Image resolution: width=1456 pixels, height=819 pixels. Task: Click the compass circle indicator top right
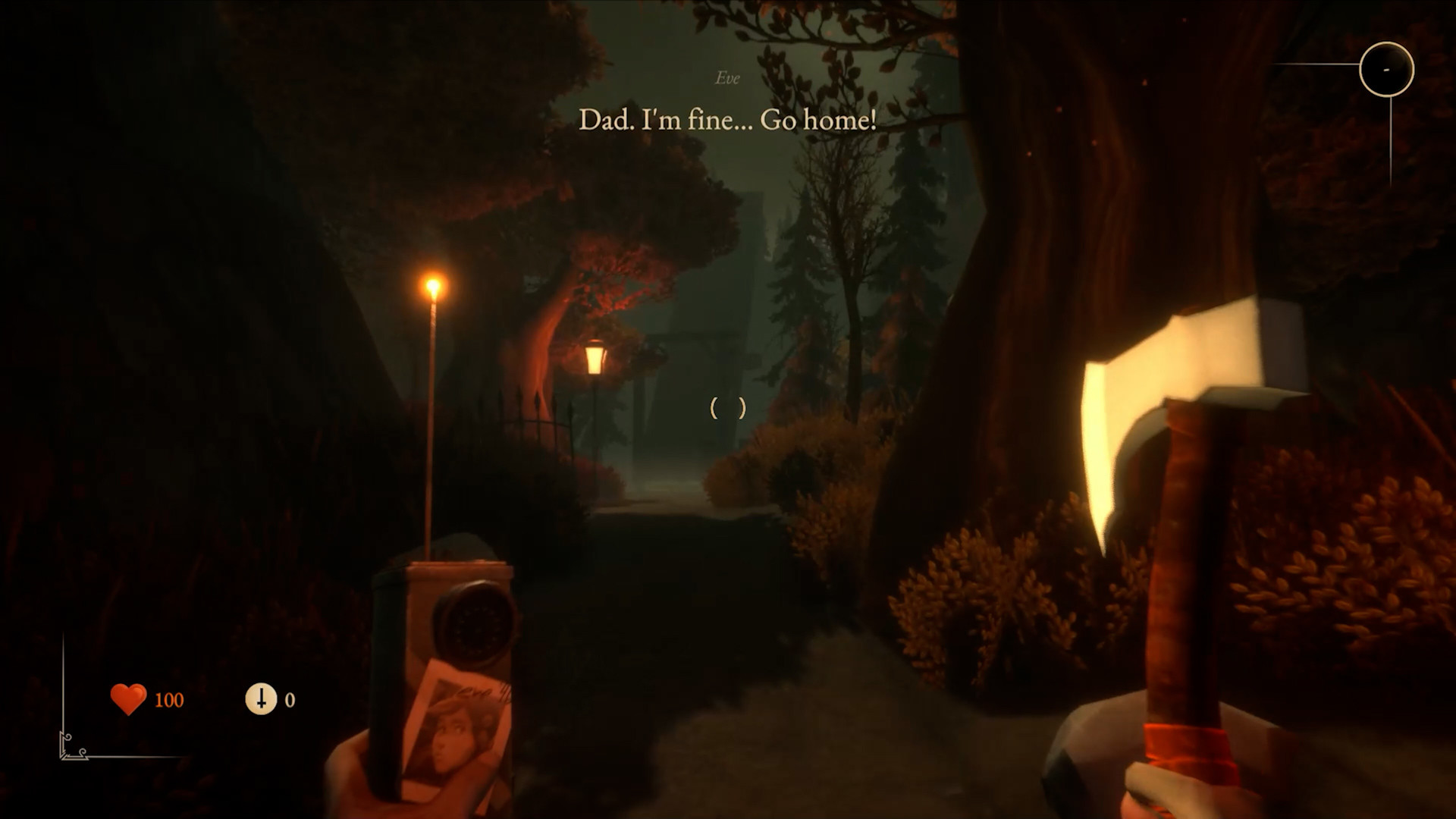coord(1386,68)
